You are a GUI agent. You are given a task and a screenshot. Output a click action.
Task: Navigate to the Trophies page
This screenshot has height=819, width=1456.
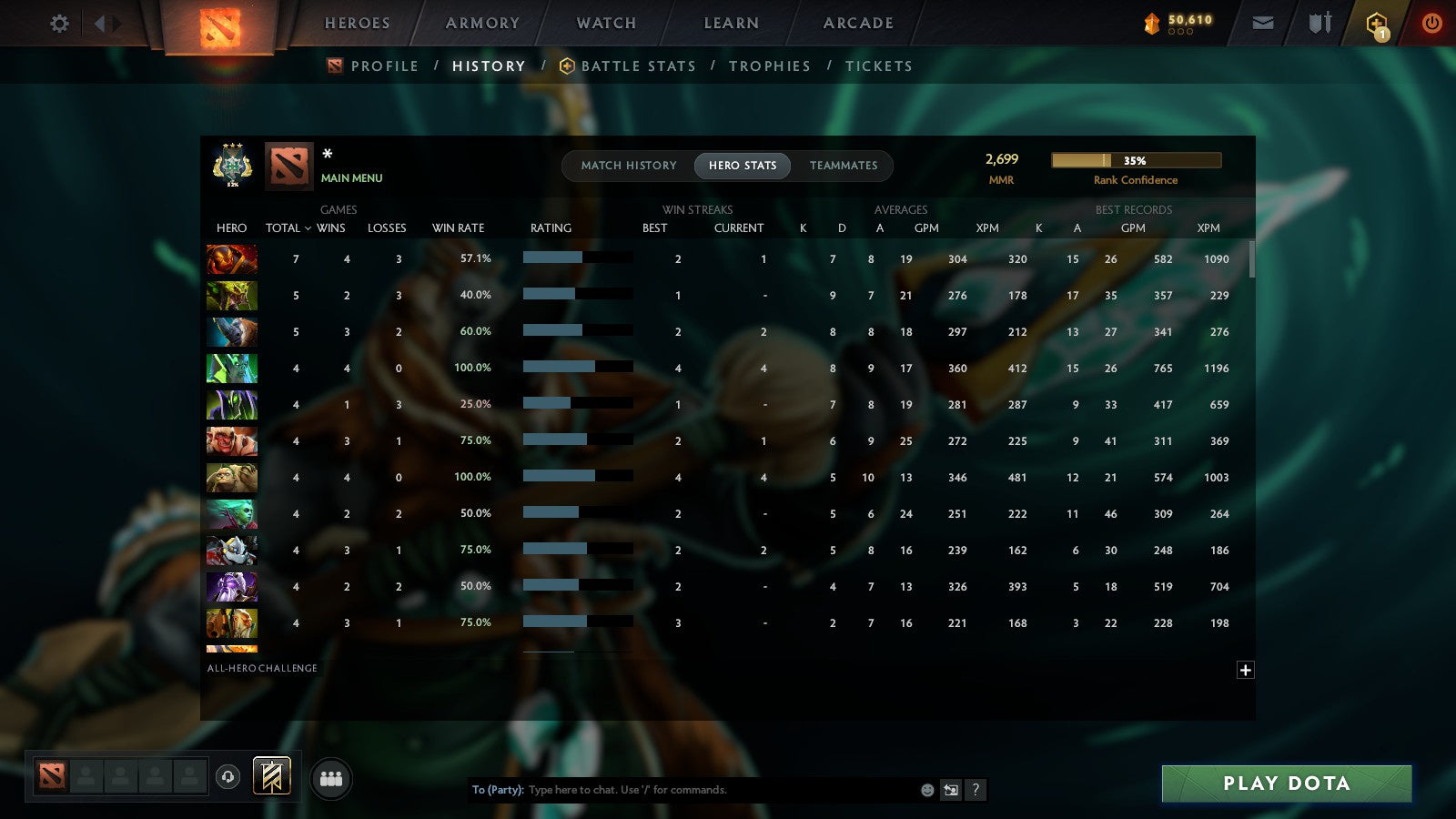click(x=769, y=66)
